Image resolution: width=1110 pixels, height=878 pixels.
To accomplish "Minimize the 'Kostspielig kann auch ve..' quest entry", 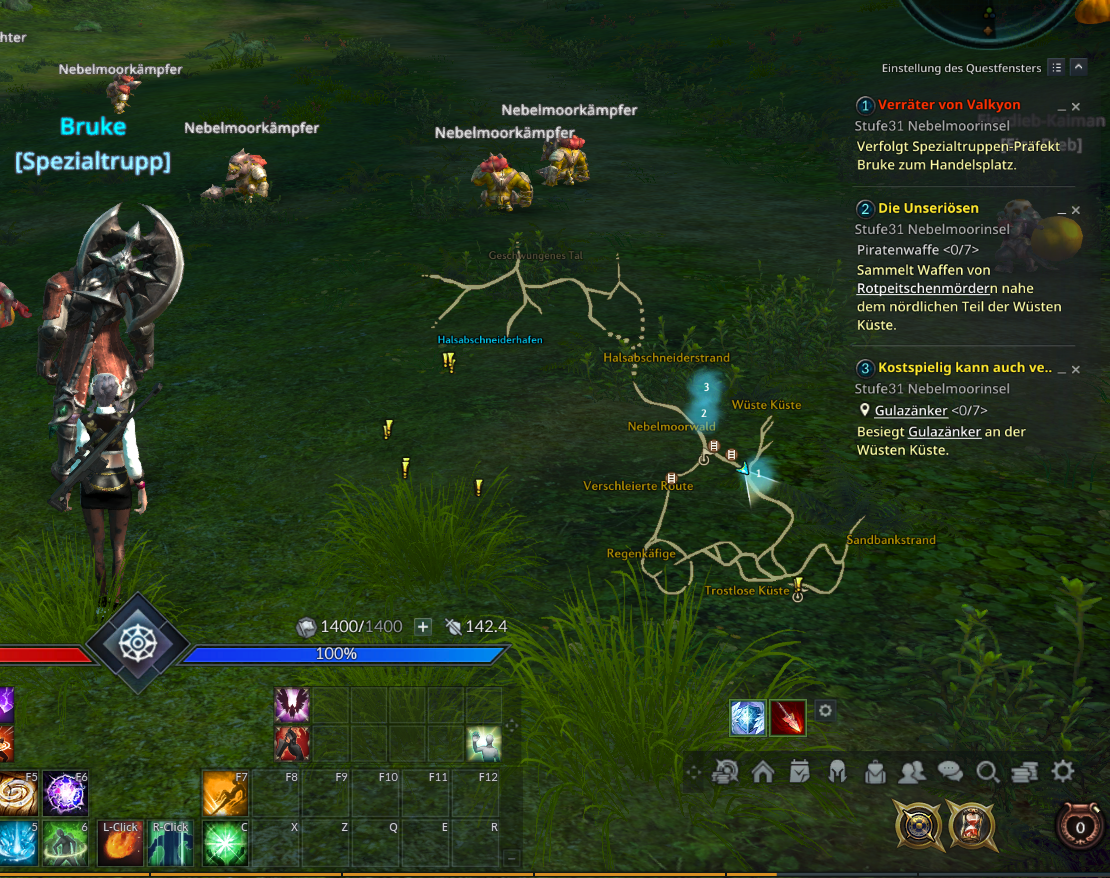I will [1061, 369].
